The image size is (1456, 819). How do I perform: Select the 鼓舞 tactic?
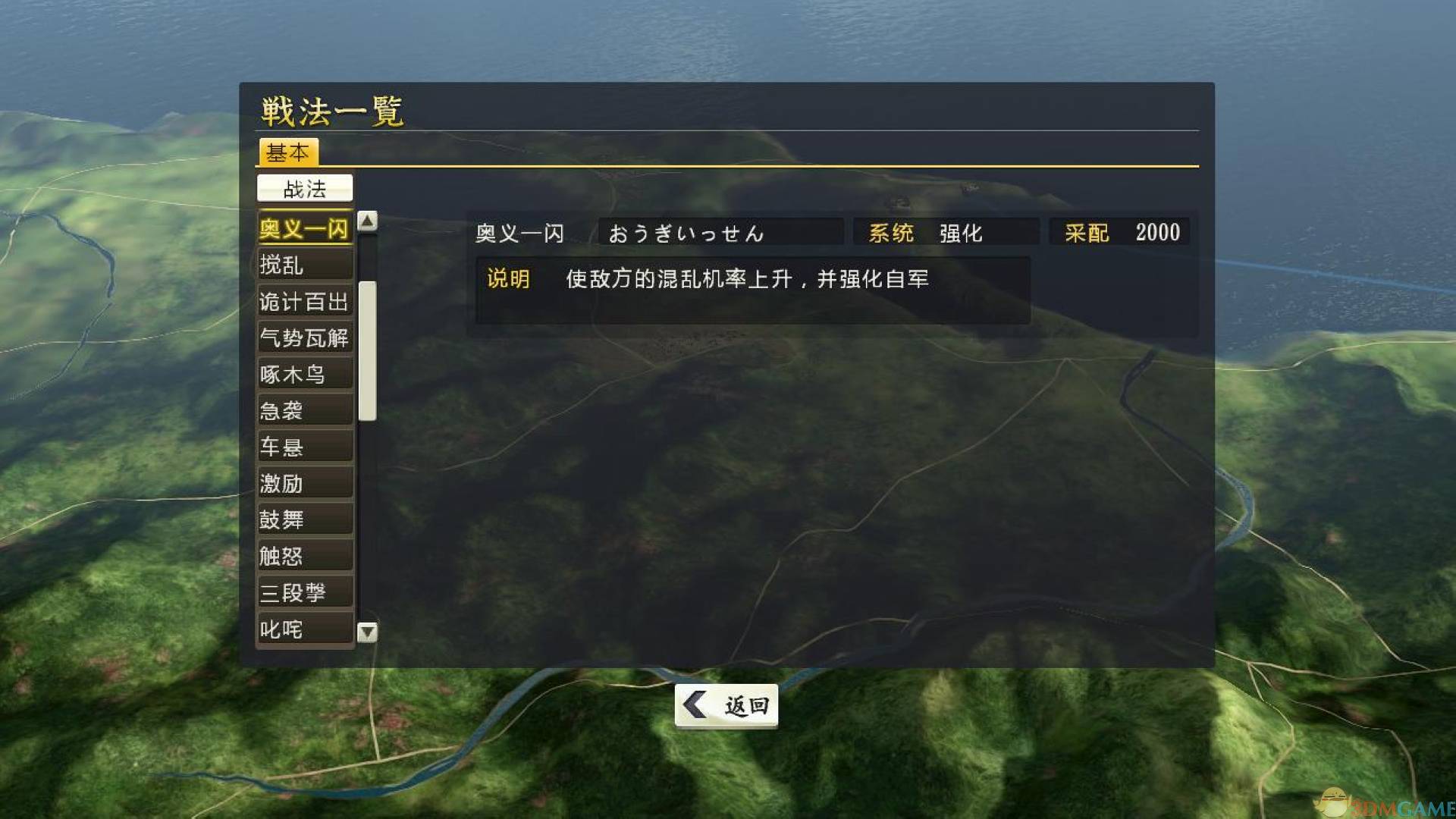[x=303, y=519]
